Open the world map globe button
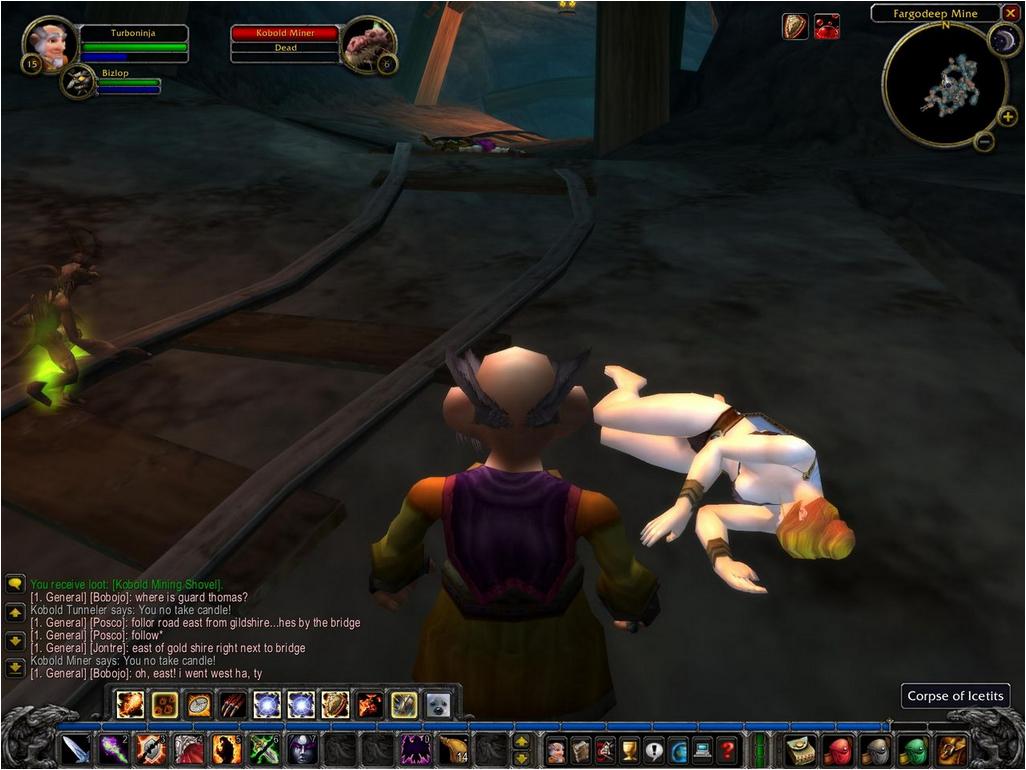The width and height of the screenshot is (1026, 770). (x=678, y=749)
